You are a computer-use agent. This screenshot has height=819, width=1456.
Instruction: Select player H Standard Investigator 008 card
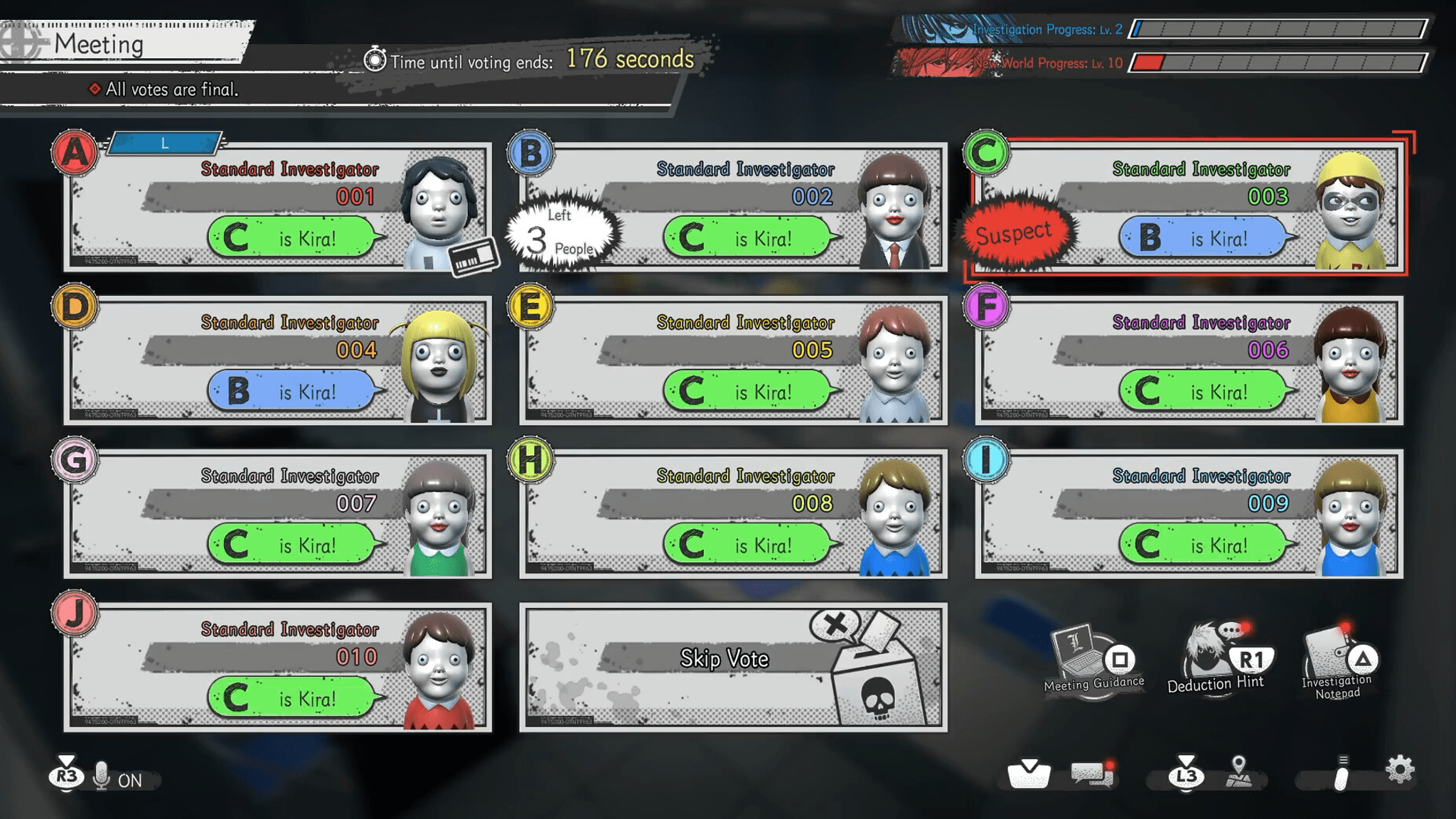pyautogui.click(x=733, y=514)
